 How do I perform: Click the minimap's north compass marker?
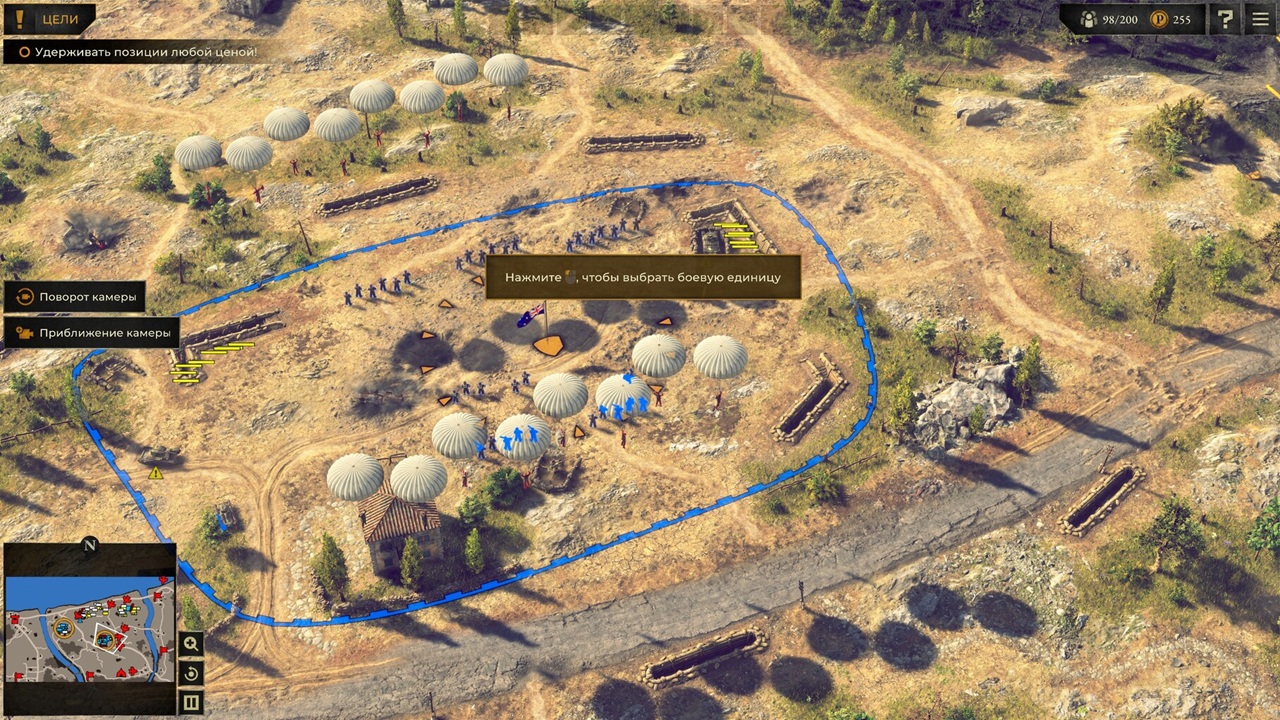point(90,545)
